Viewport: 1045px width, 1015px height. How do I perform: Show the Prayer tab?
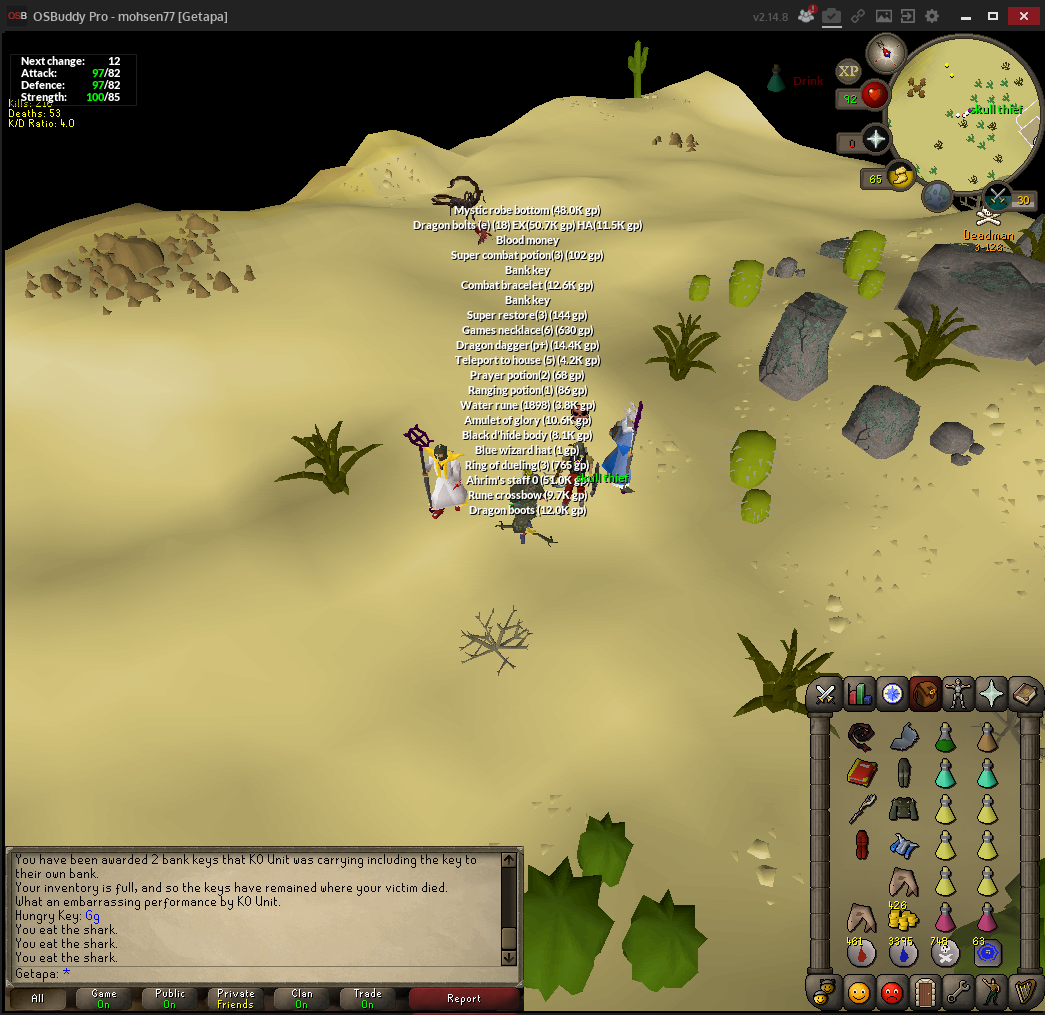(991, 693)
